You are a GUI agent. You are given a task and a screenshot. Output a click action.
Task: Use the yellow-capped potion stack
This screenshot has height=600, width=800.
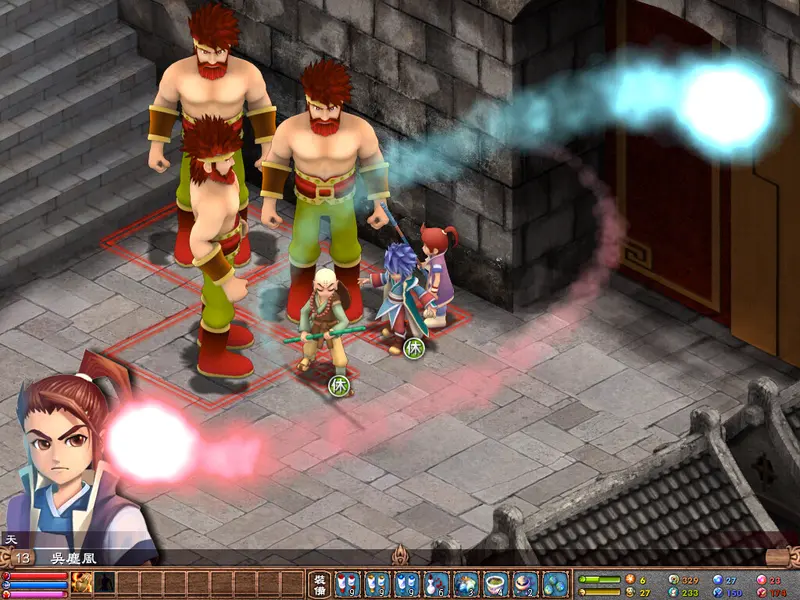(377, 583)
